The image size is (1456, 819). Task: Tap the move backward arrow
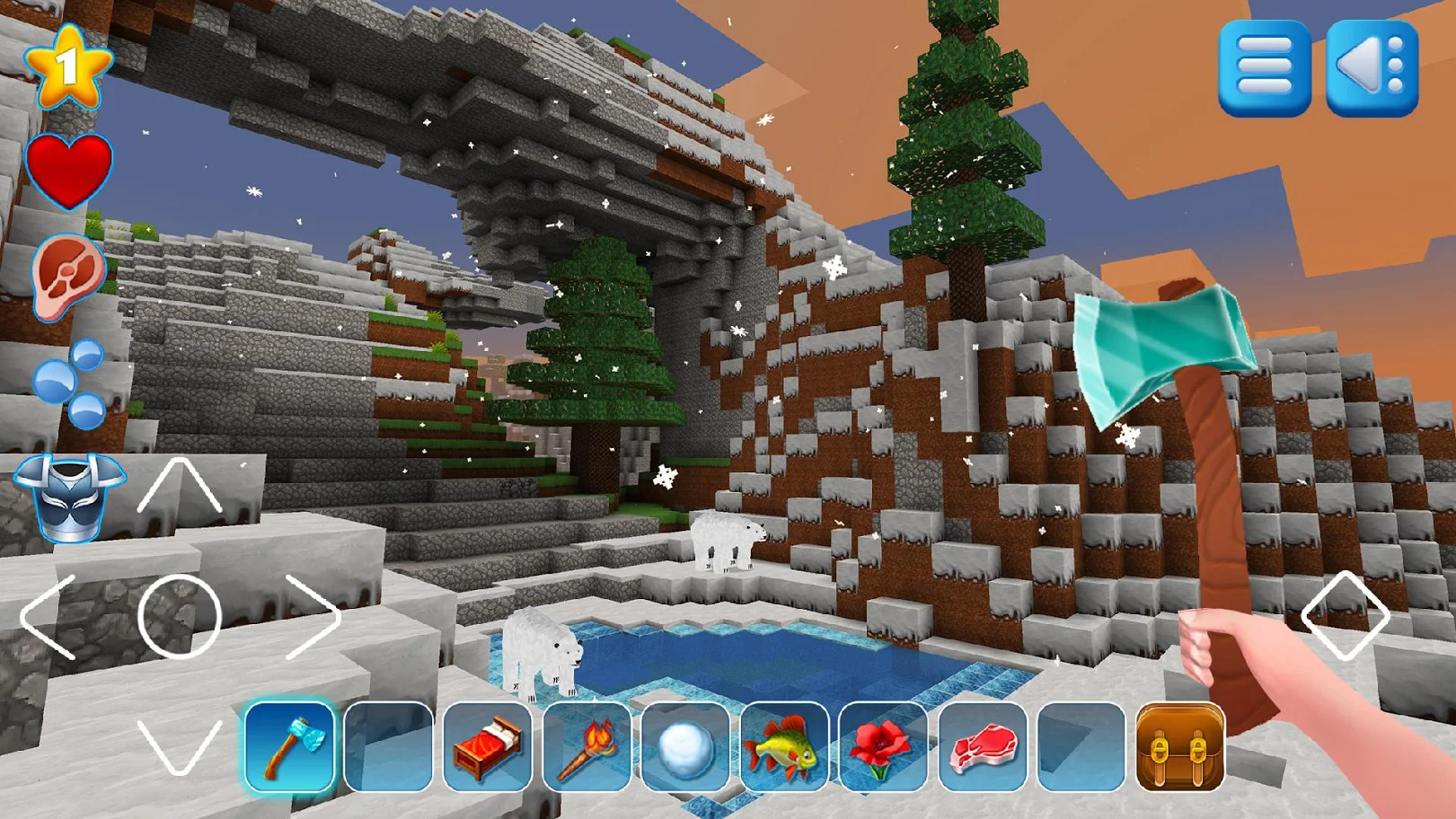[x=180, y=747]
